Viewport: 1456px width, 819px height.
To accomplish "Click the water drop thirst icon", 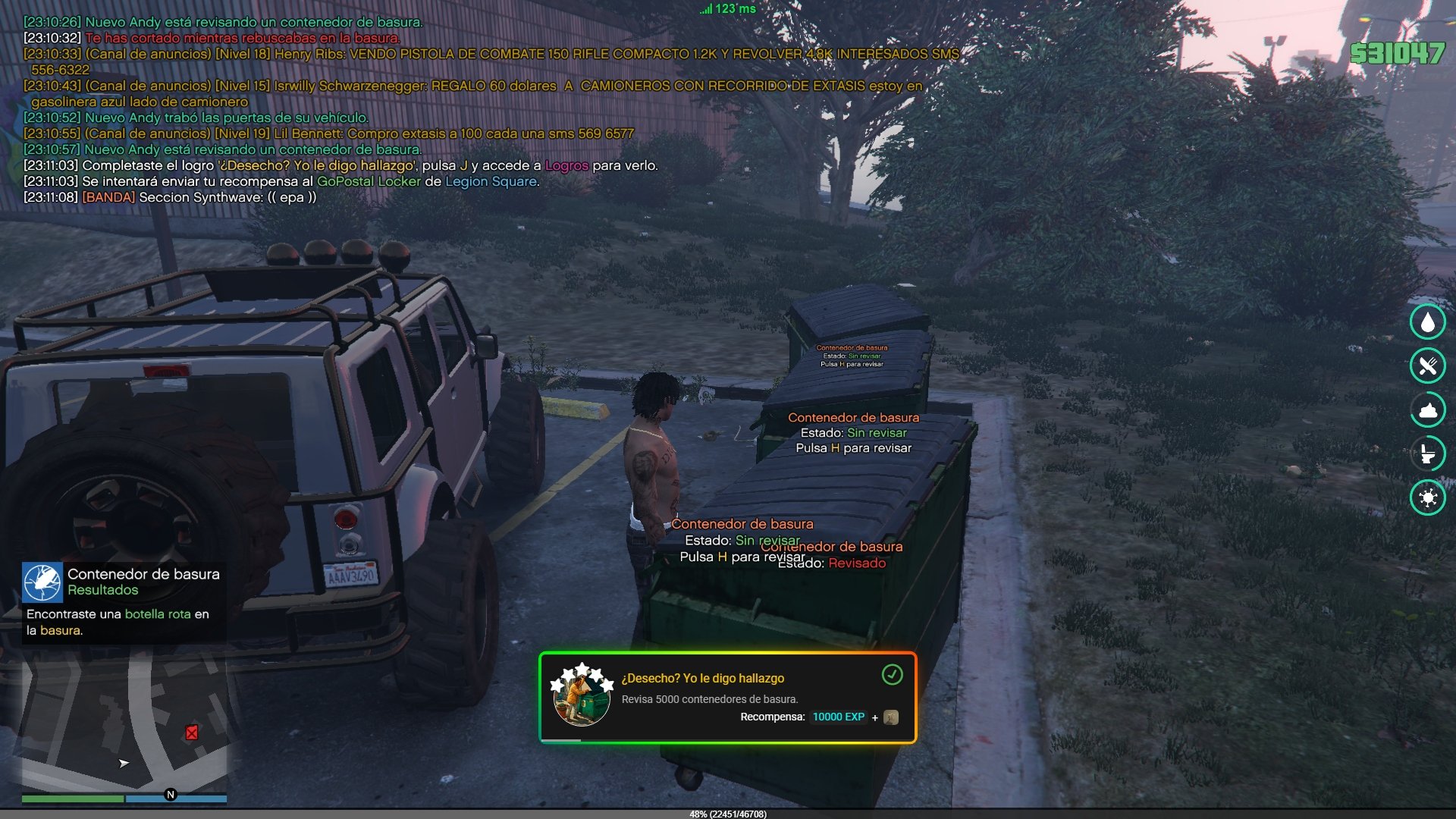I will click(1428, 322).
